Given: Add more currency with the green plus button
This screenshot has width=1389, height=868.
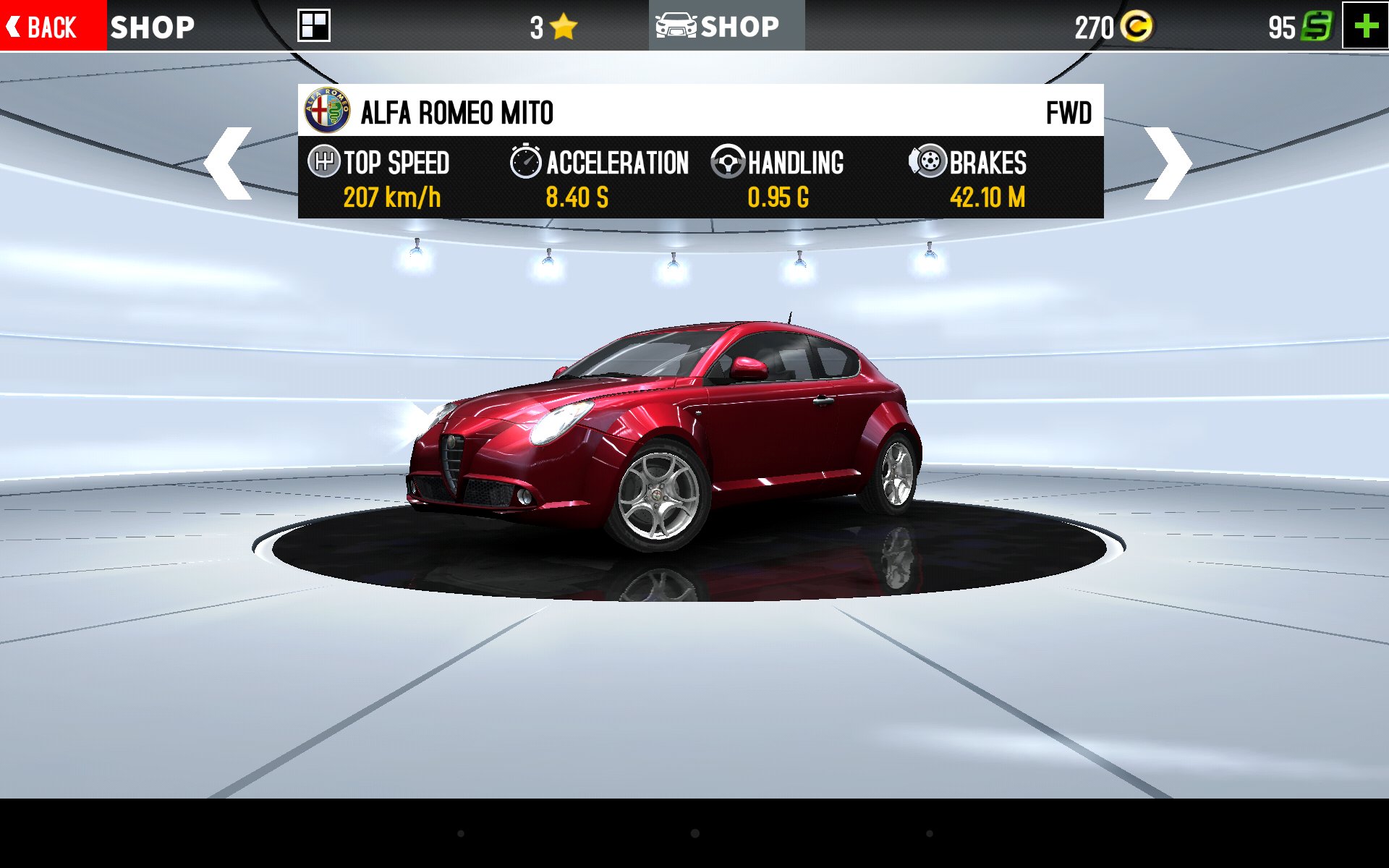Looking at the screenshot, I should pyautogui.click(x=1365, y=26).
